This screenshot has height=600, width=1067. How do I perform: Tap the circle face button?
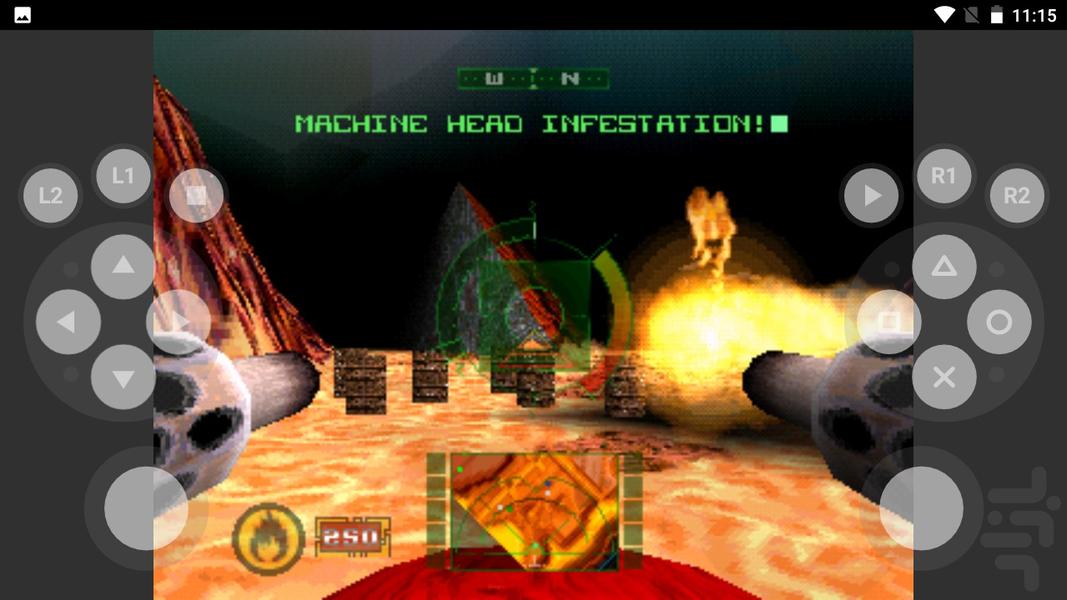coord(999,322)
